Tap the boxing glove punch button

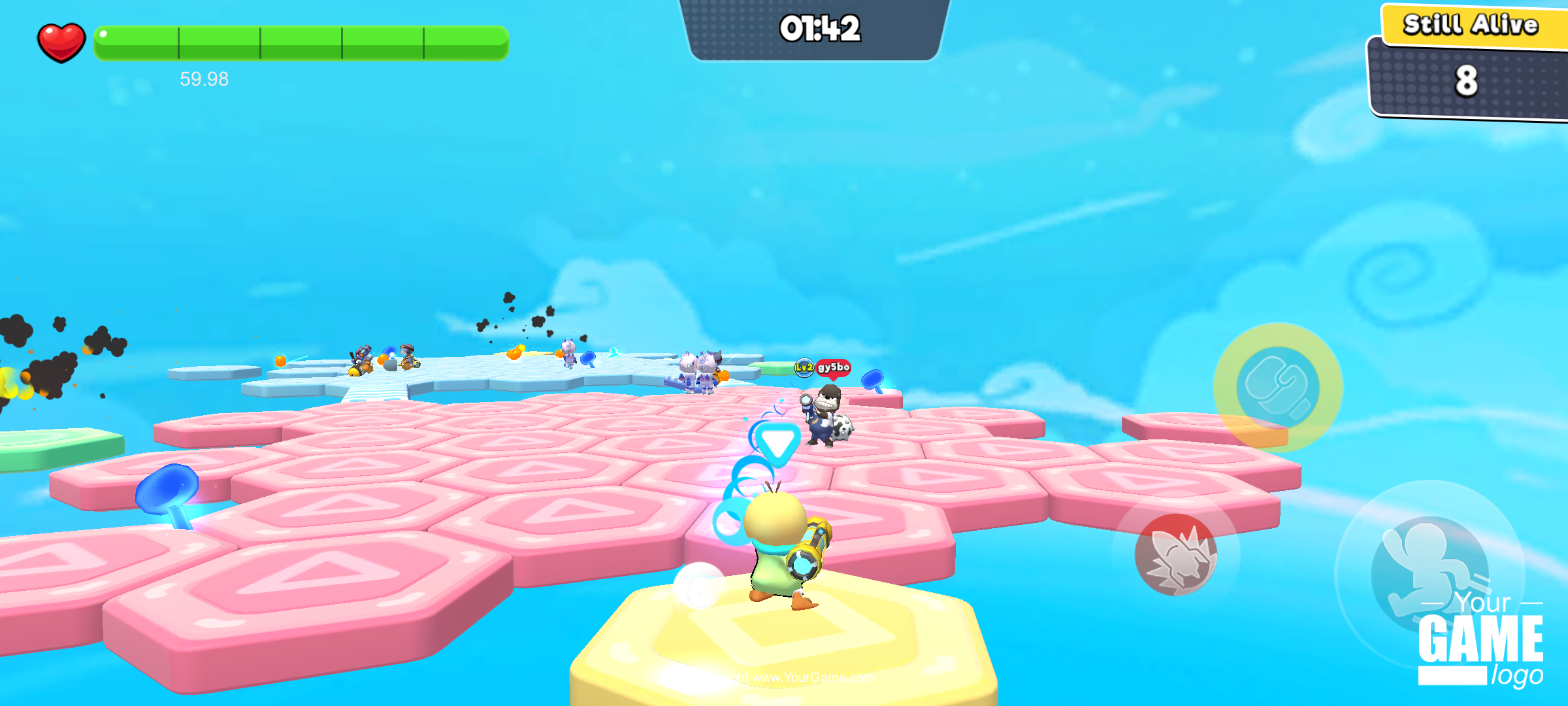[1278, 388]
